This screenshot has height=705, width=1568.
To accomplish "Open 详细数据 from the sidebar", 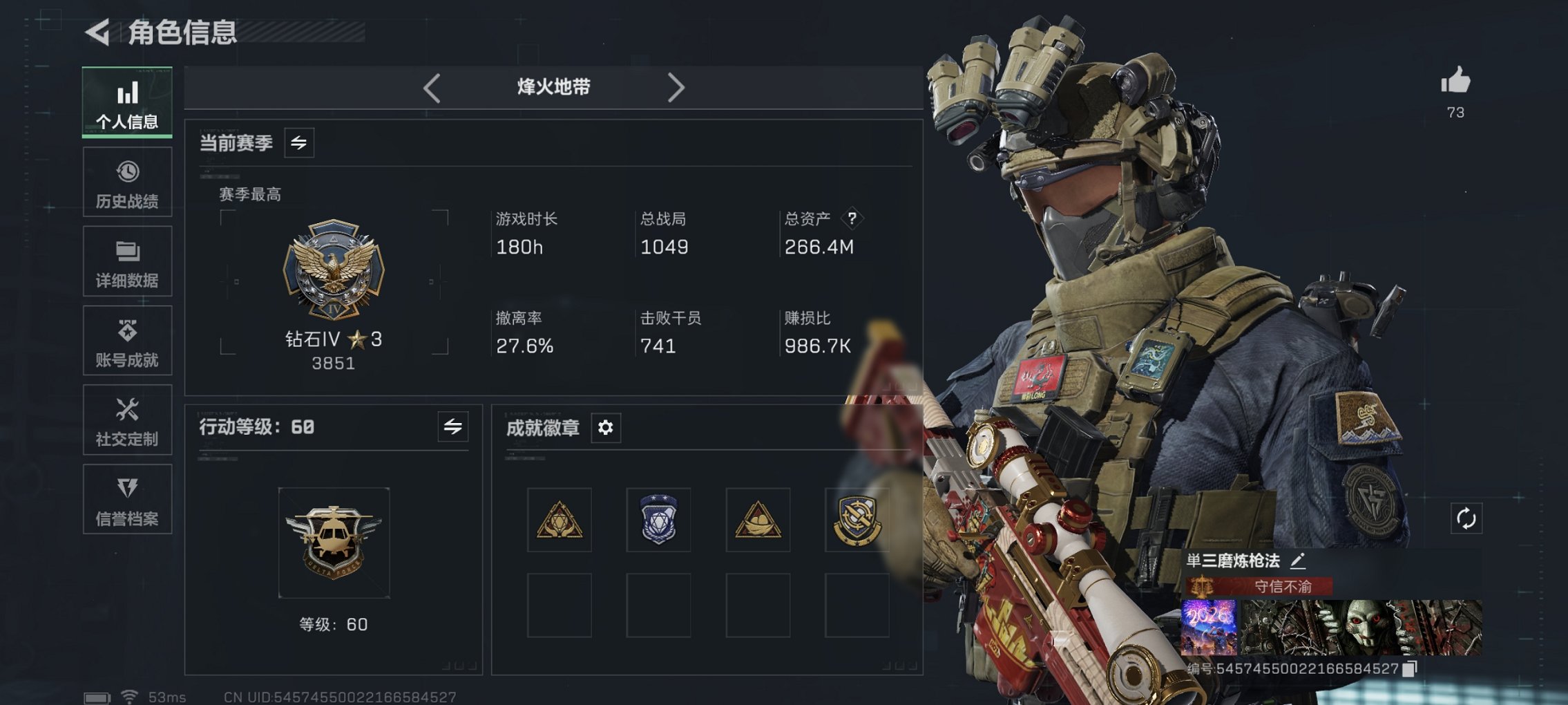I will coord(127,261).
